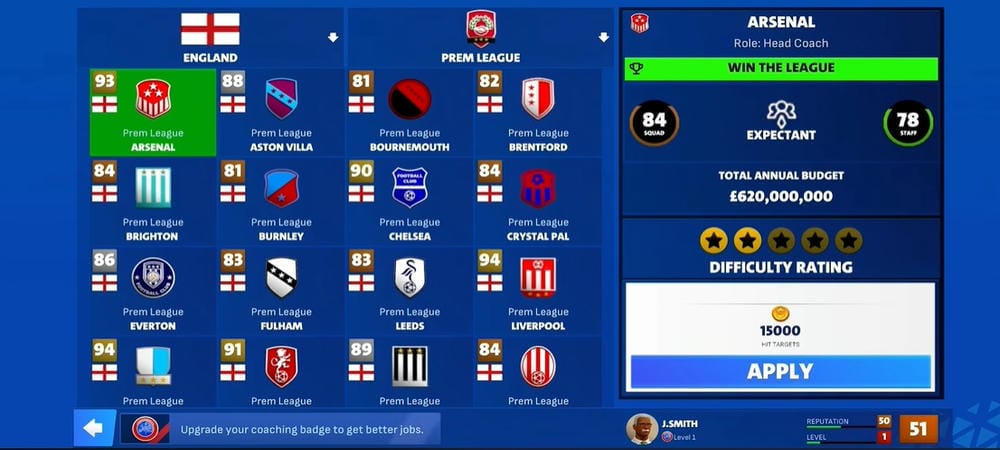
Task: Pick the Chelsea club tile
Action: click(x=409, y=202)
